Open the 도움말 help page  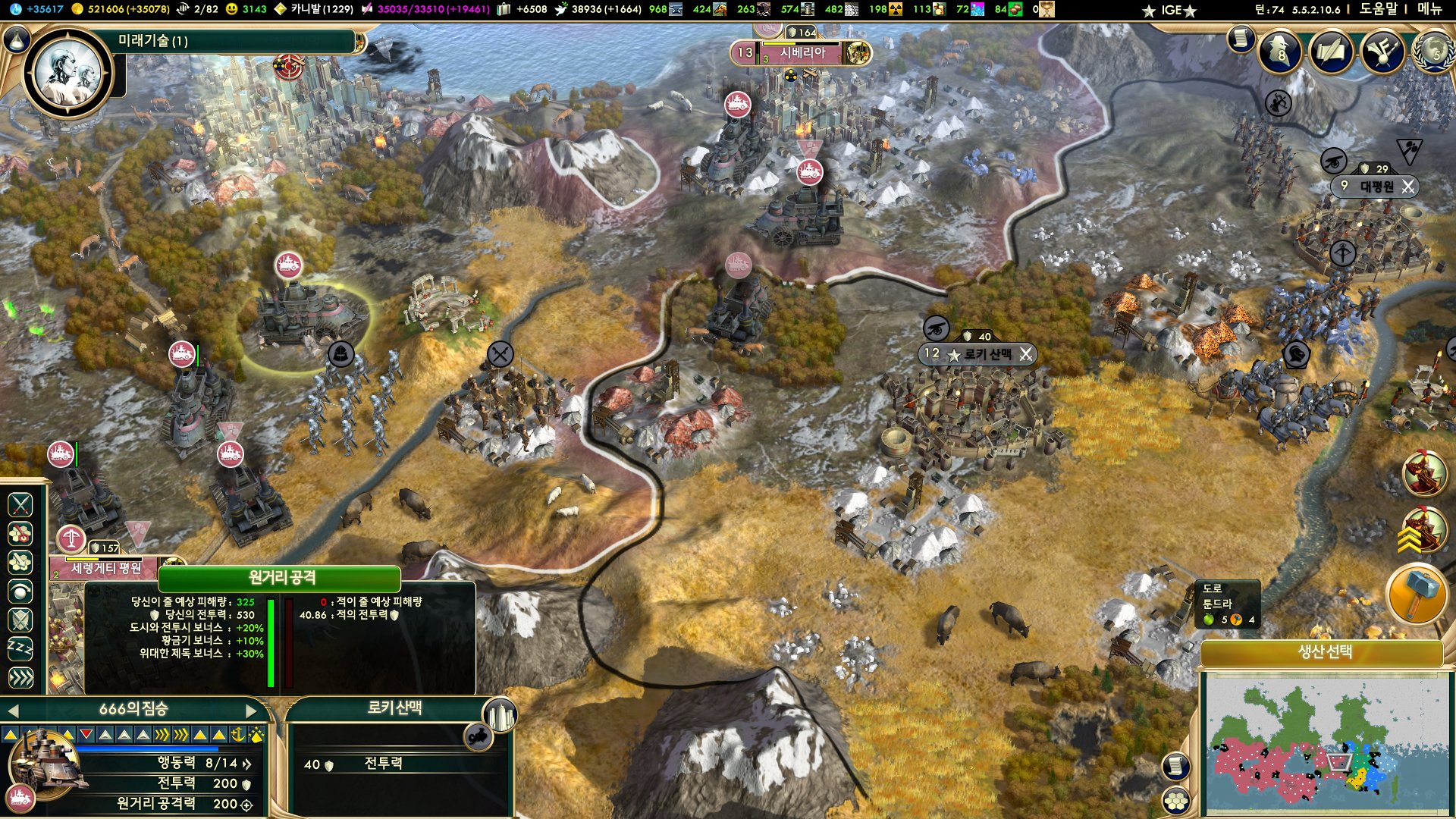click(x=1378, y=9)
